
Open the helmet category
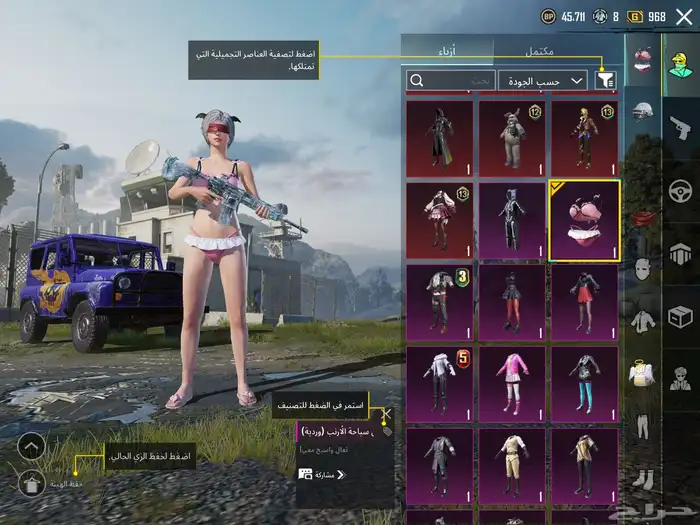642,110
